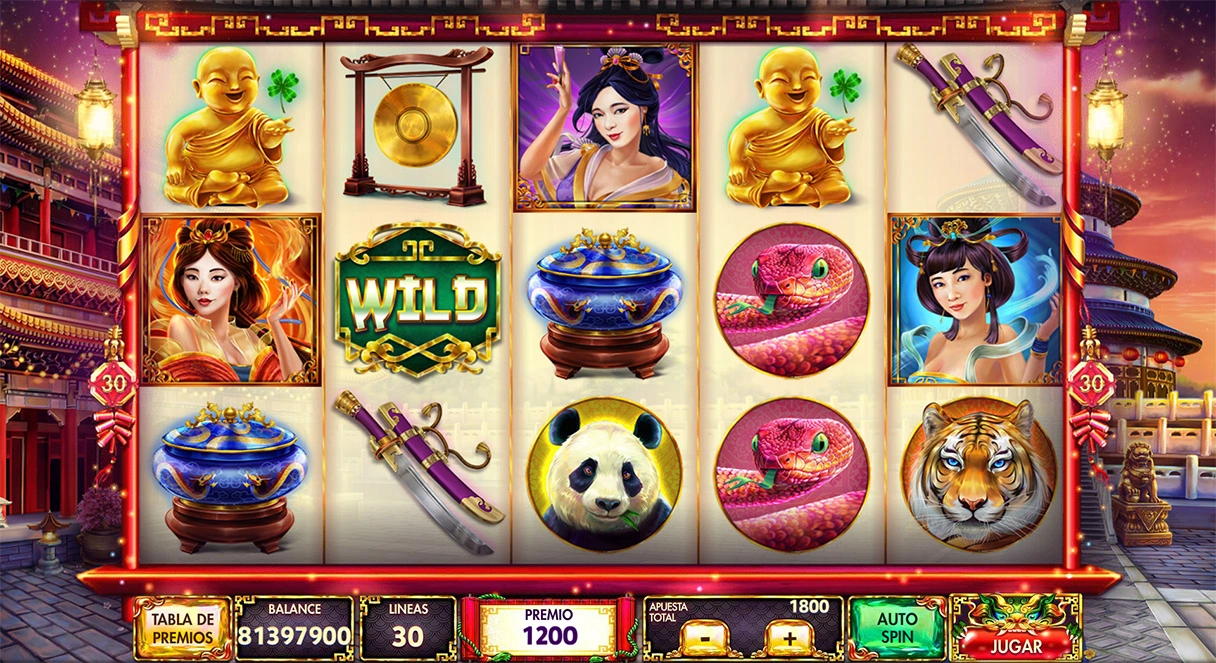Increase the total bet with plus button
The width and height of the screenshot is (1216, 663).
coord(788,638)
